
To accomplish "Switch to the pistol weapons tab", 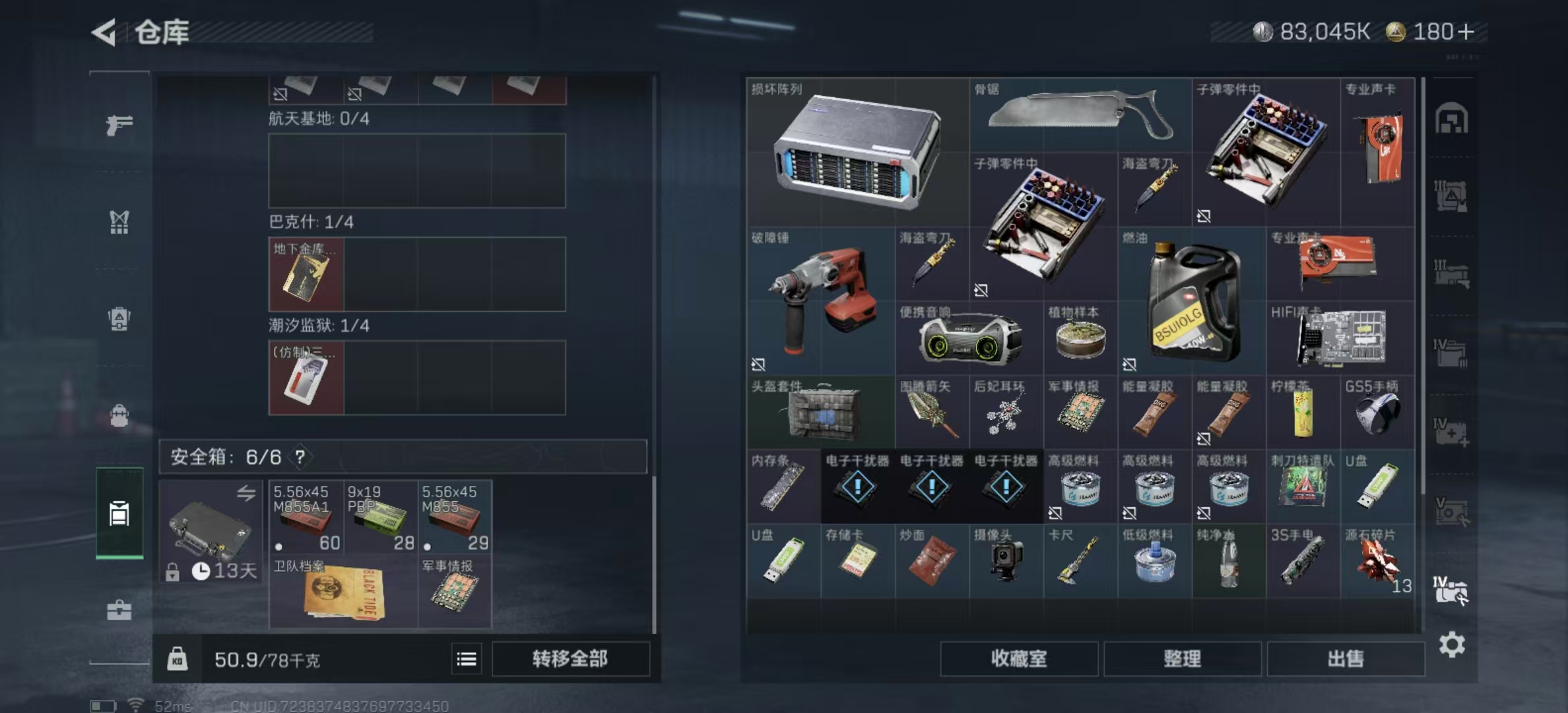I will tap(119, 124).
